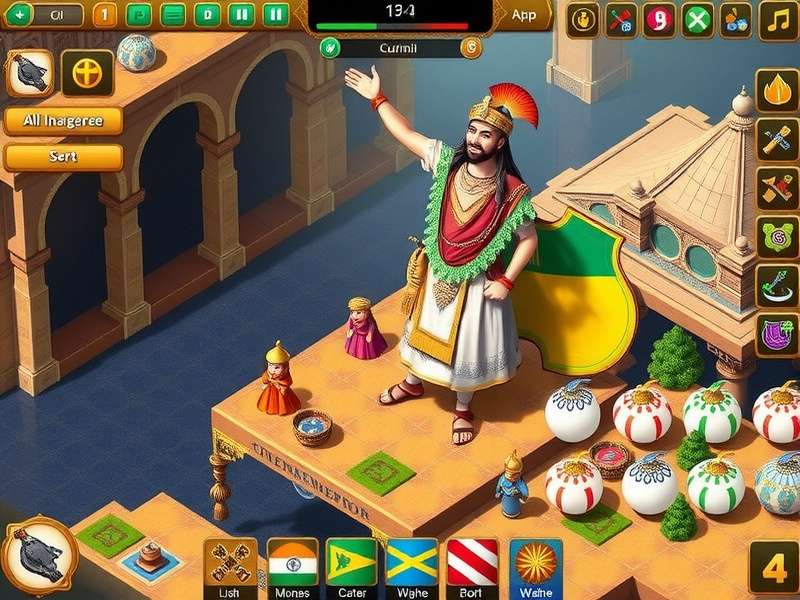Open the scroll icon in the side column

click(x=776, y=141)
